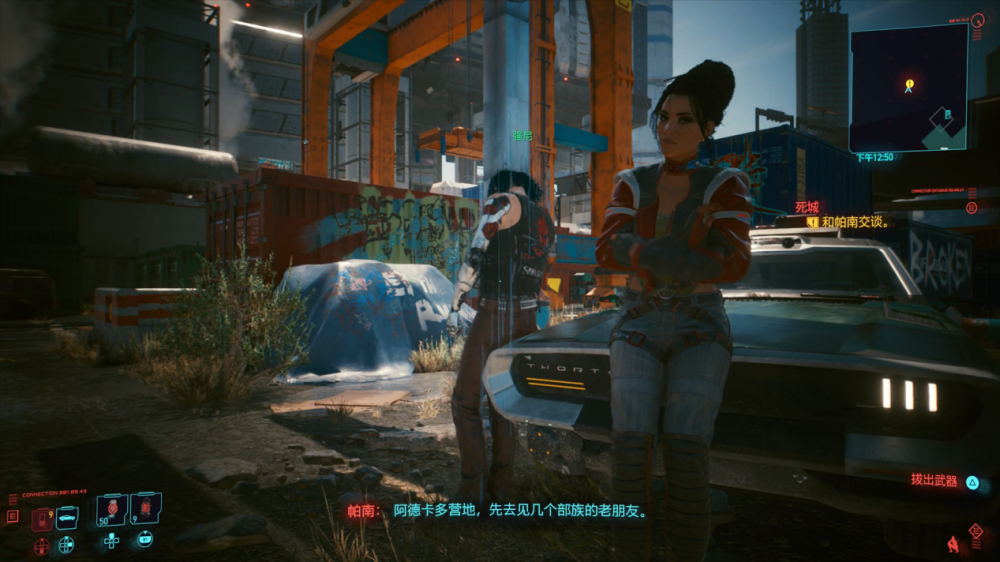Select the grenade slot with count 9
1000x562 pixels.
145,509
